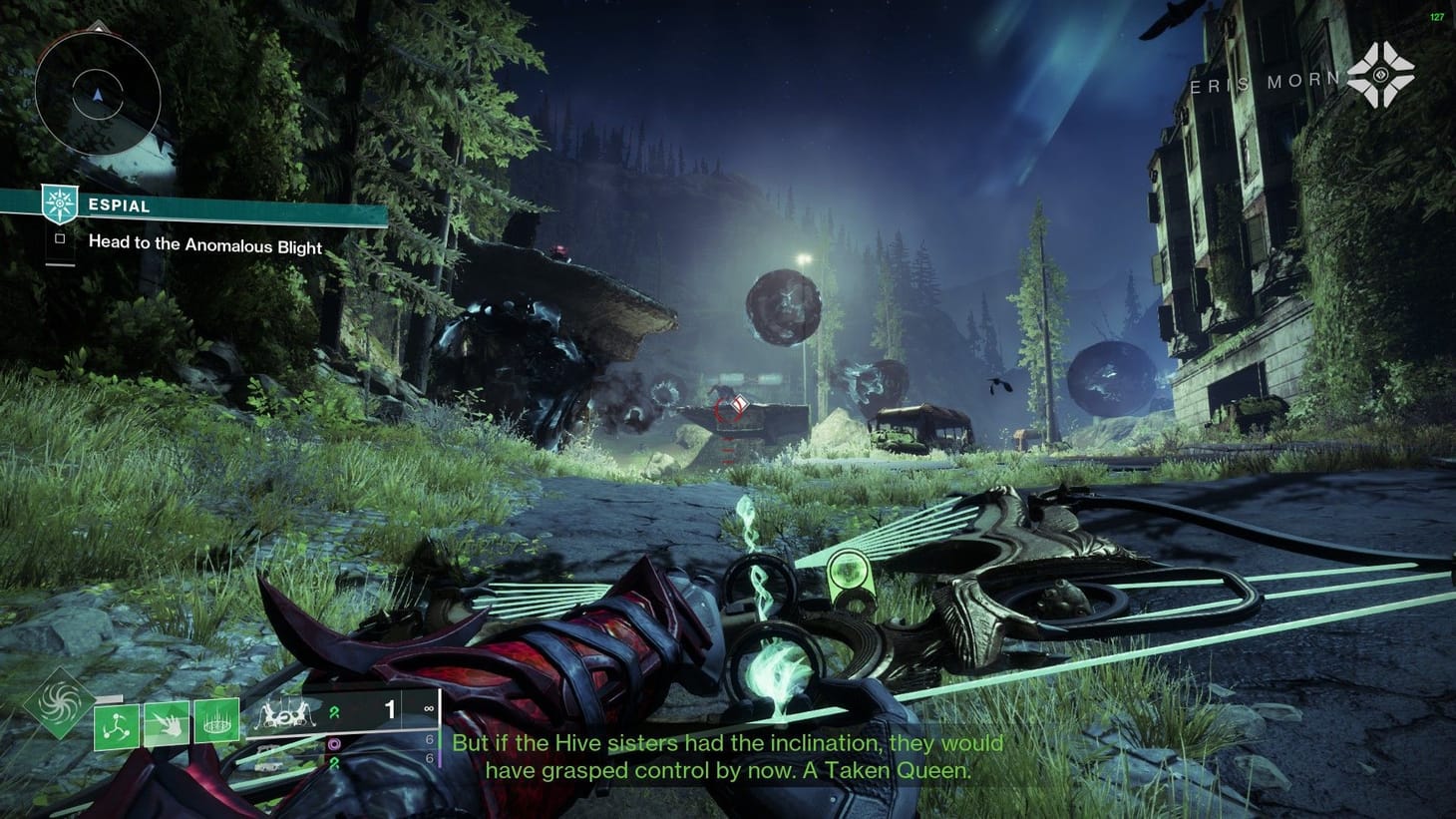Click the Ghost icon near Eris Morn's name
Viewport: 1456px width, 819px height.
coord(1380,74)
